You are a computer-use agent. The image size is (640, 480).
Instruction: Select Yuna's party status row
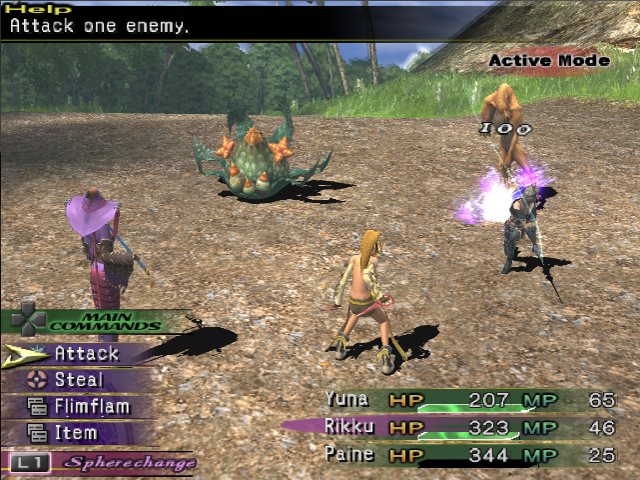point(470,399)
